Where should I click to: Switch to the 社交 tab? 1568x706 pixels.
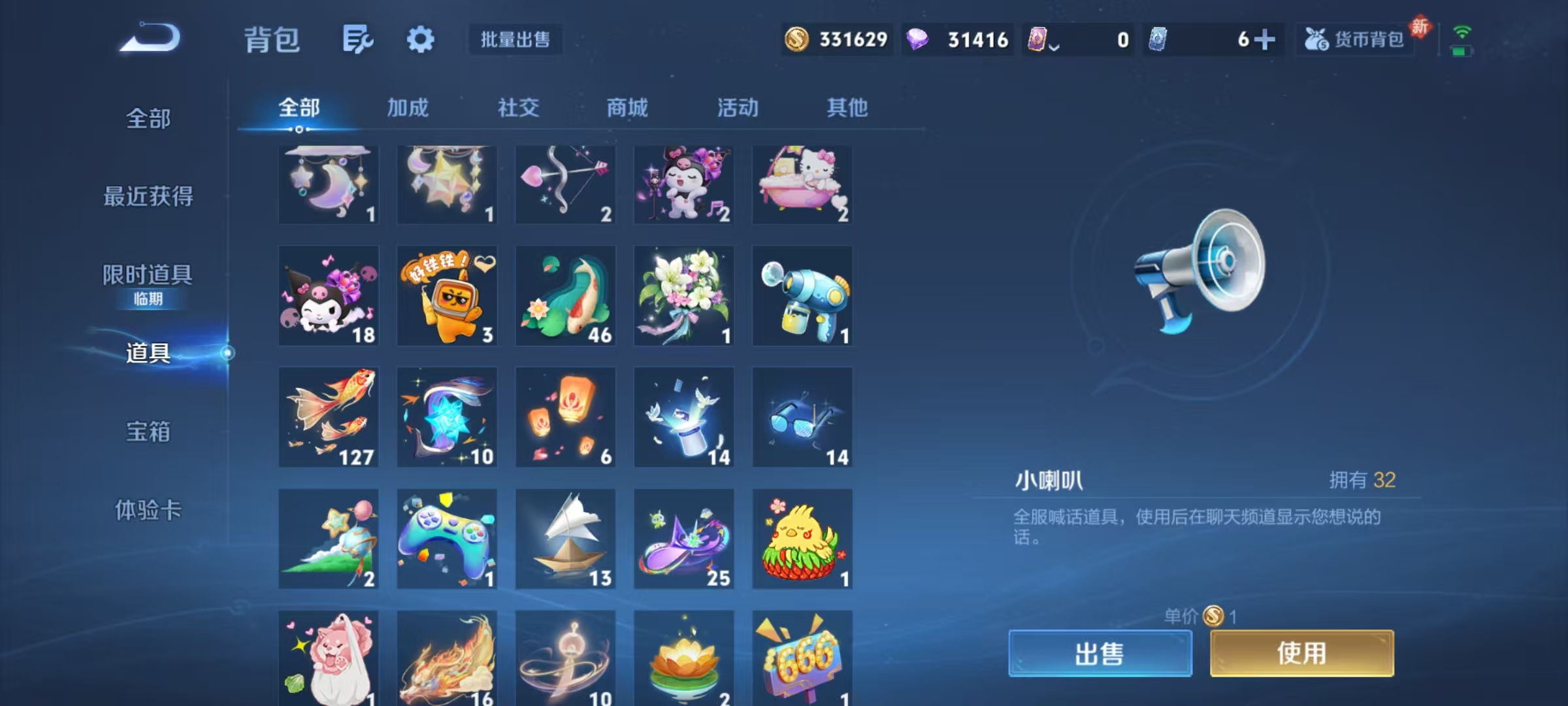[x=518, y=108]
